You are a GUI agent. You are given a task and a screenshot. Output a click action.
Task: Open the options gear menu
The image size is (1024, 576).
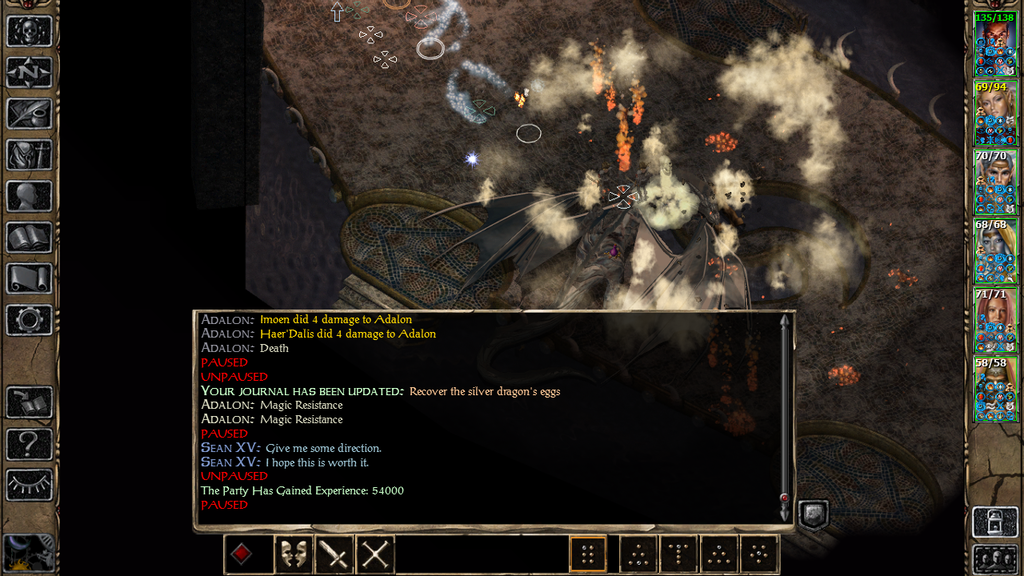(29, 320)
